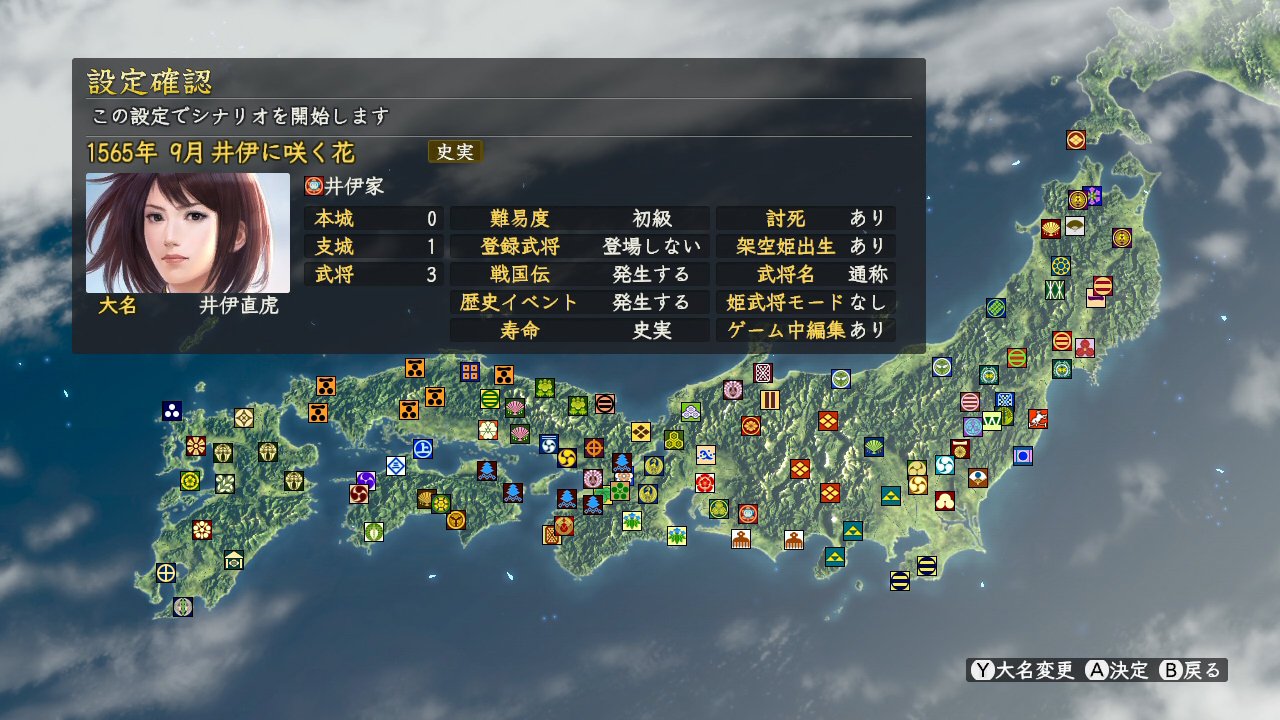This screenshot has width=1280, height=720.
Task: Select a Mori orange star crest in the Chugoku region
Action: (326, 388)
